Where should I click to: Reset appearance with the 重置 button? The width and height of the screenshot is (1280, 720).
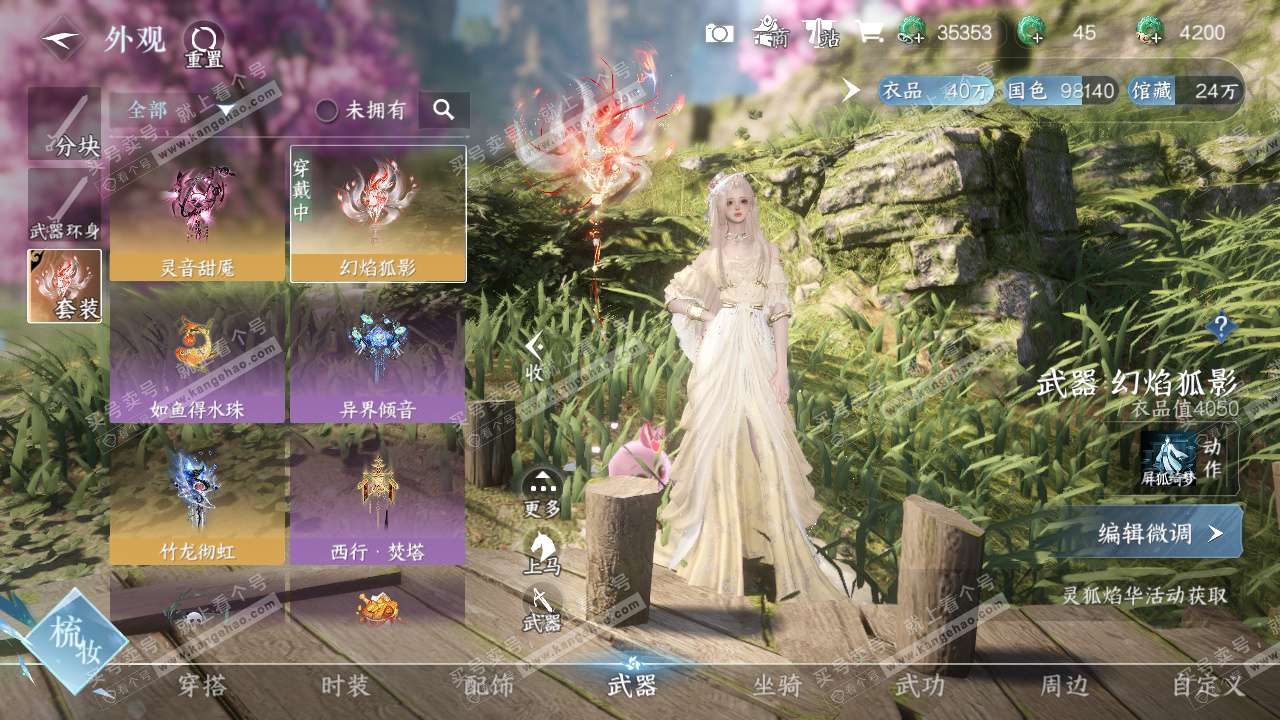(x=203, y=44)
